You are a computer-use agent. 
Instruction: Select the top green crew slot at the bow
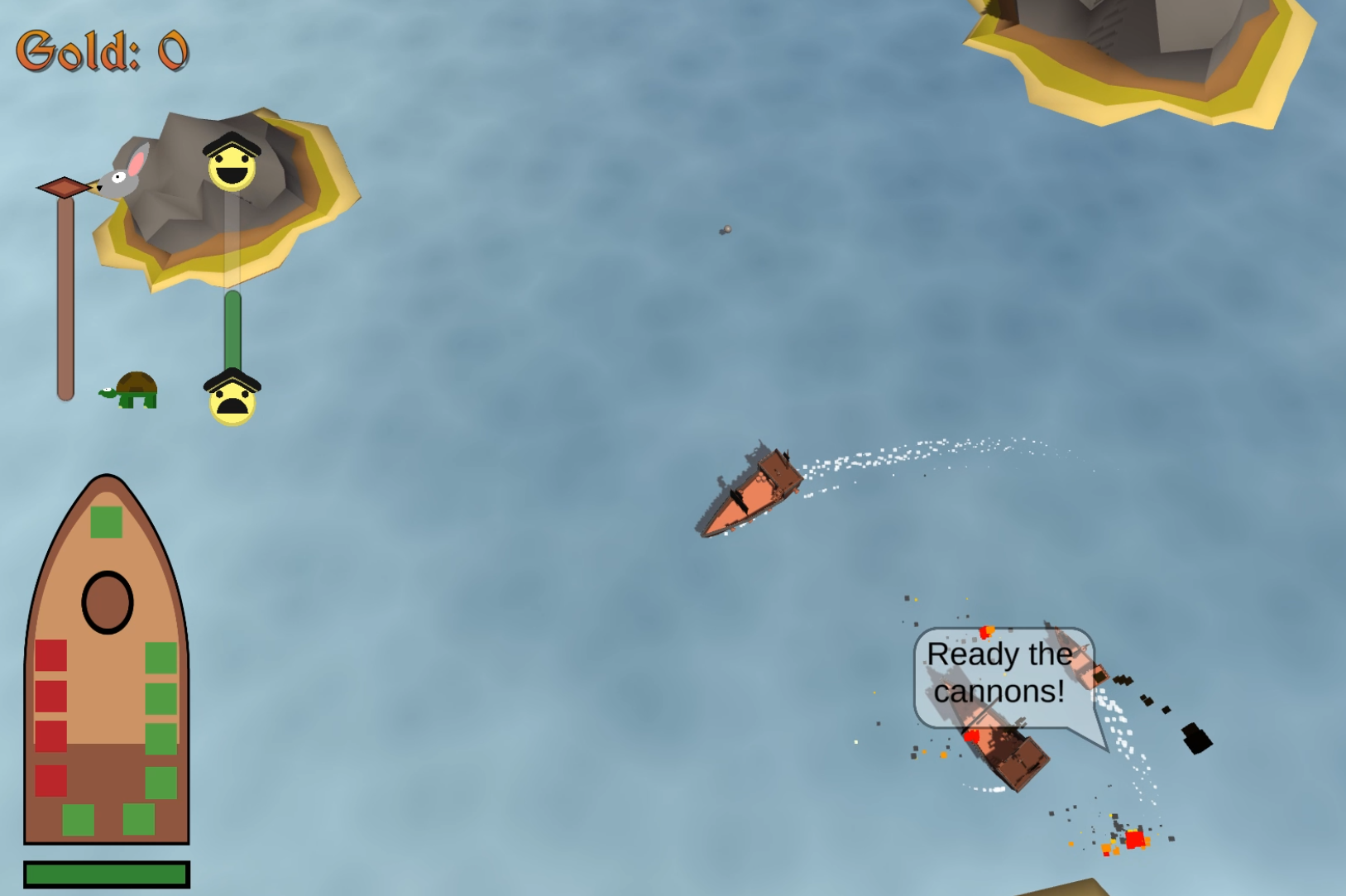(107, 520)
